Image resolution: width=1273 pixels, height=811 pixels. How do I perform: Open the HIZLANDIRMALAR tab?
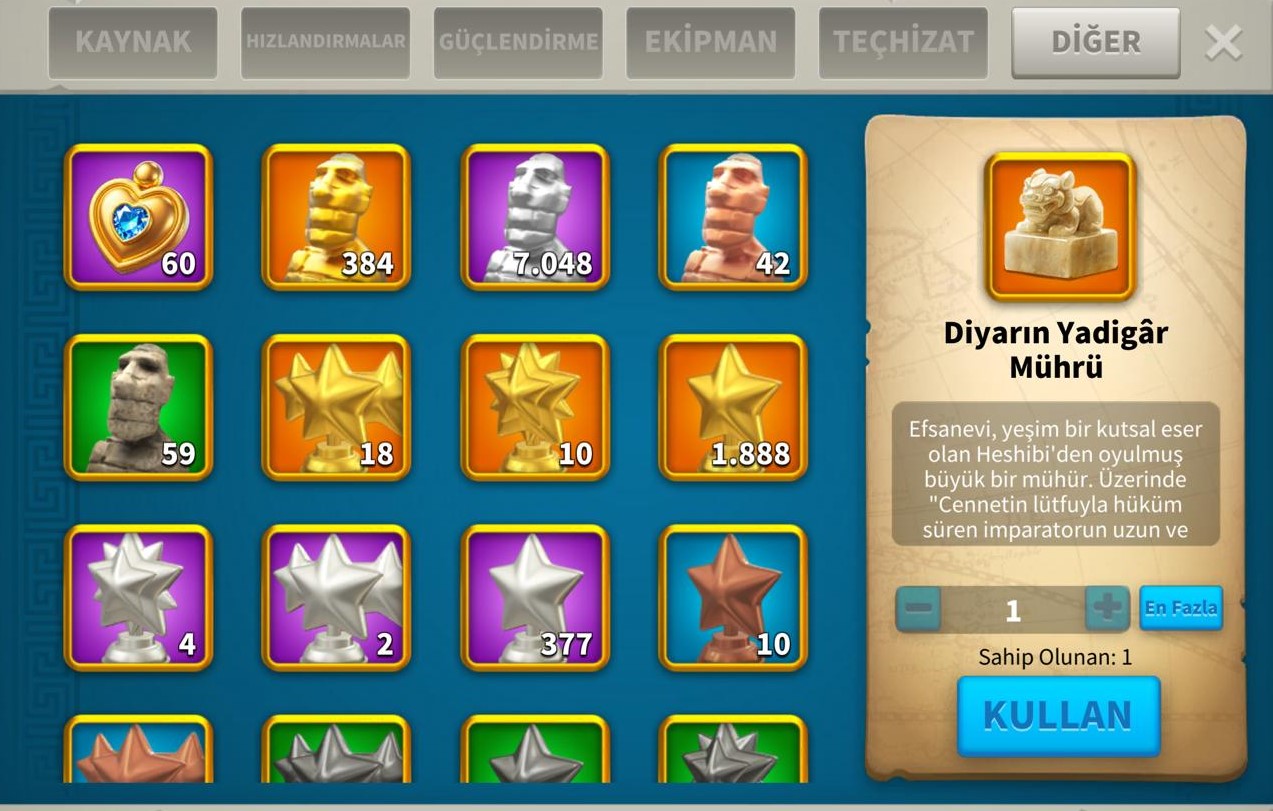(x=325, y=42)
